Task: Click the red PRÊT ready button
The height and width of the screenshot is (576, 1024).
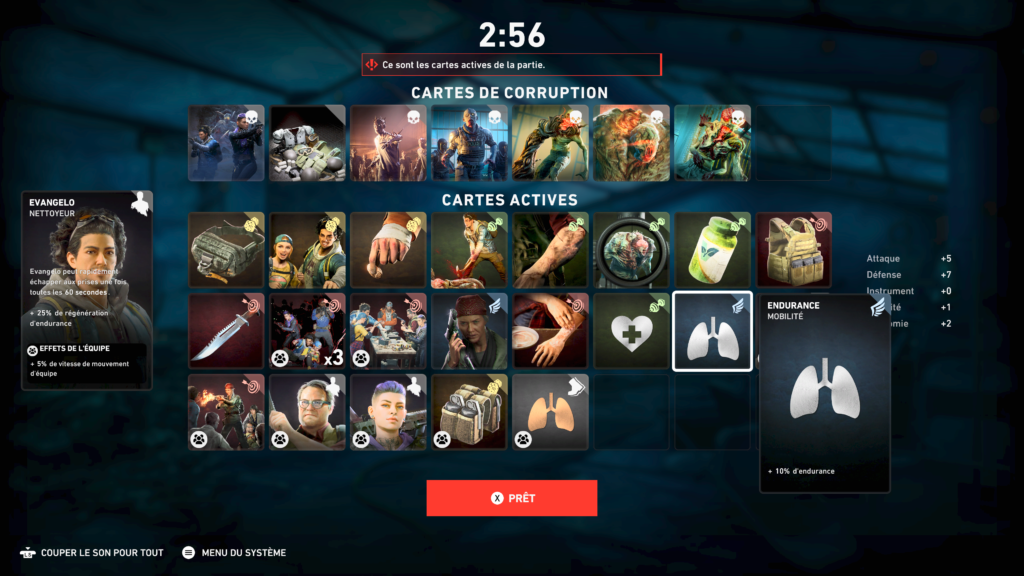Action: point(511,498)
